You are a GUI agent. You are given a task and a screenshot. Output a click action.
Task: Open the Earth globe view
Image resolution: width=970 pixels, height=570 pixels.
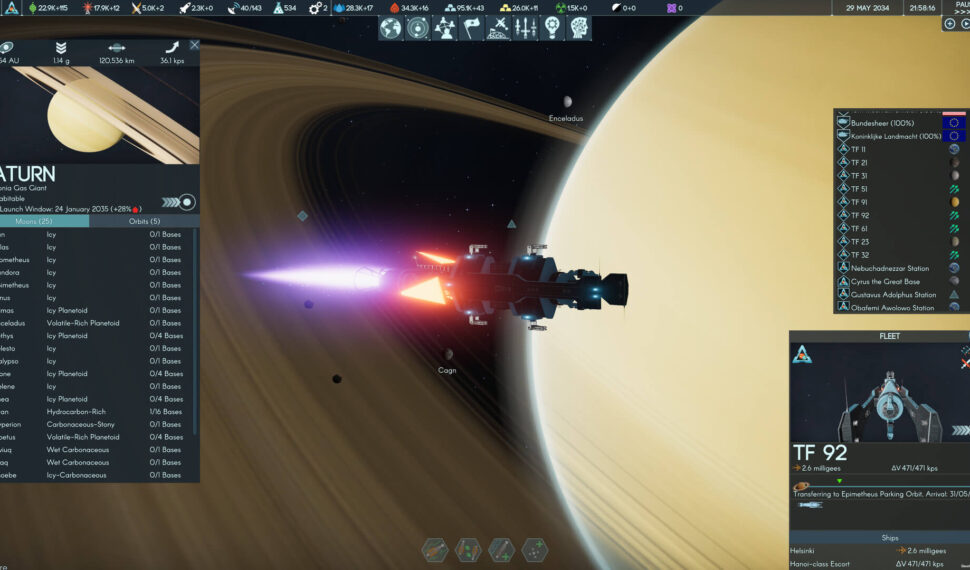391,28
